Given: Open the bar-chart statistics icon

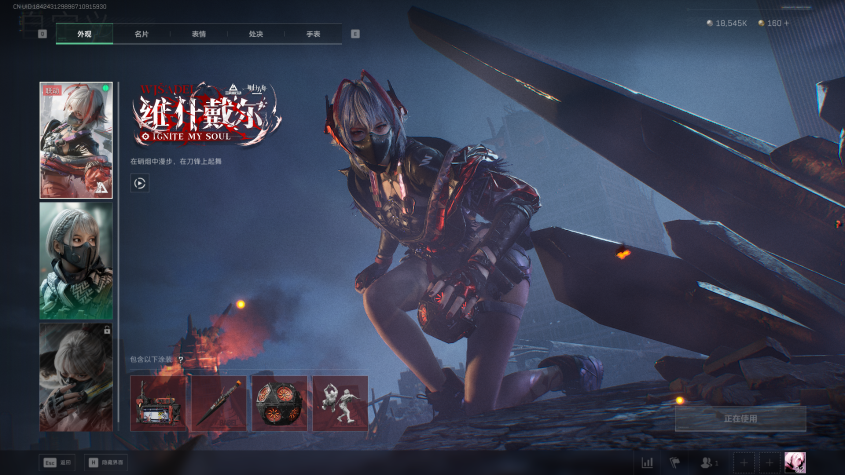Looking at the screenshot, I should coord(647,462).
